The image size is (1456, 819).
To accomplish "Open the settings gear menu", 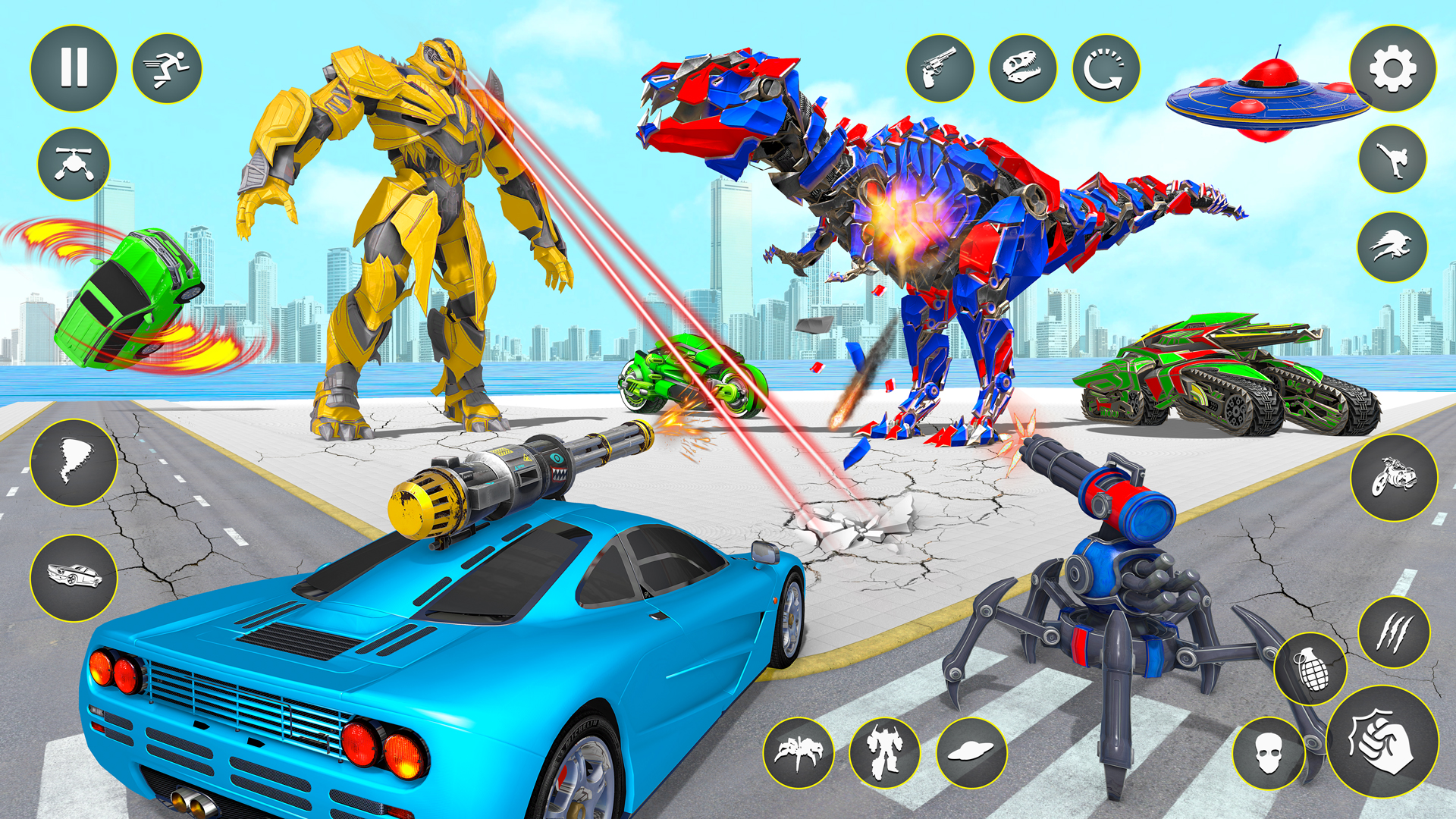I will click(x=1394, y=67).
